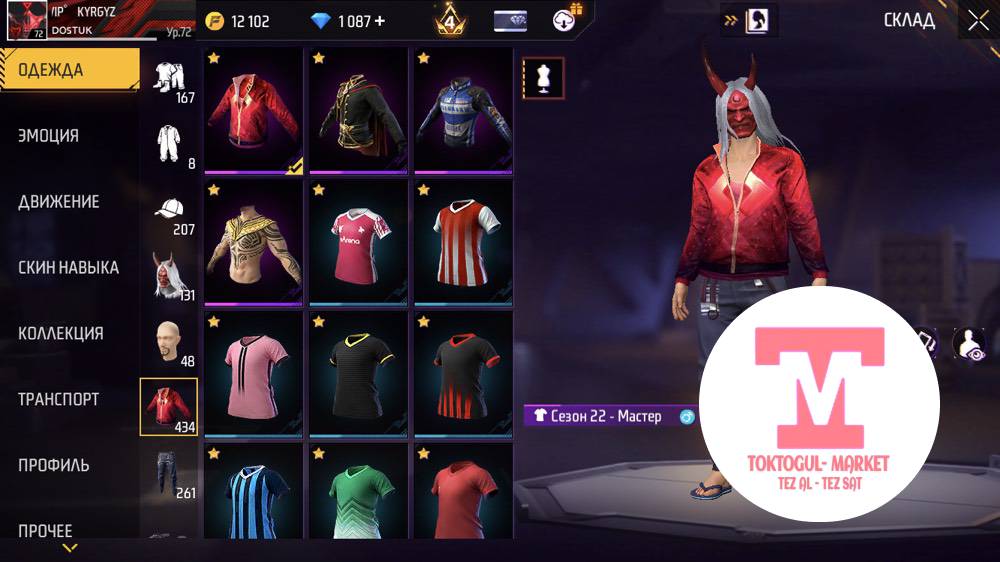The height and width of the screenshot is (562, 1000).
Task: Equip the red and white striped jersey
Action: [x=462, y=243]
